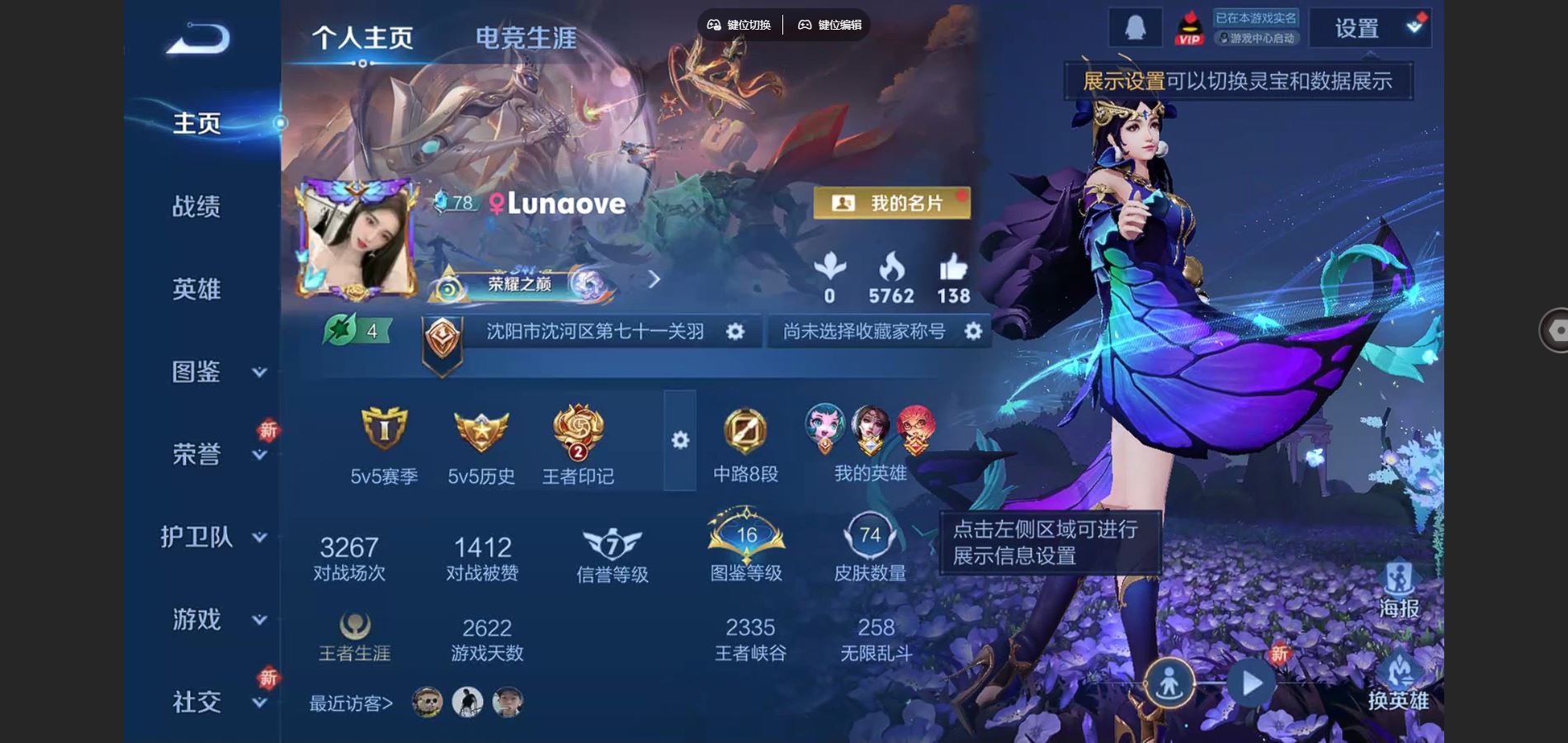Expand the 社交 menu entry
1568x743 pixels.
(x=213, y=702)
